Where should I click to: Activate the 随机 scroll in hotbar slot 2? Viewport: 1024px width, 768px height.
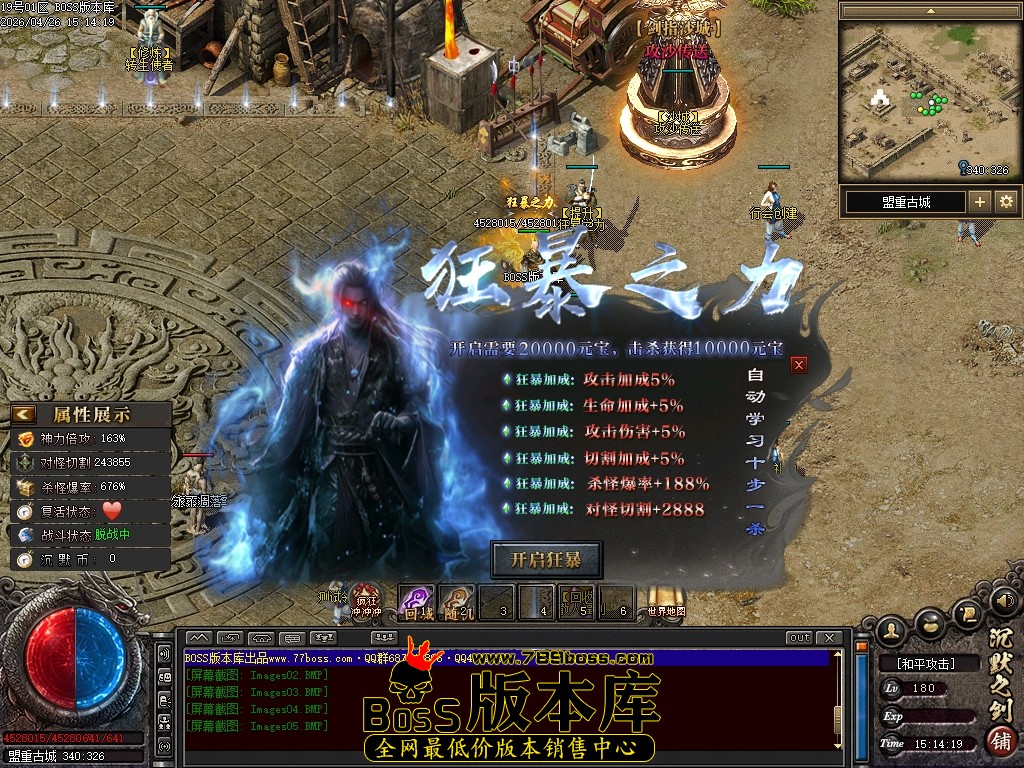click(457, 602)
